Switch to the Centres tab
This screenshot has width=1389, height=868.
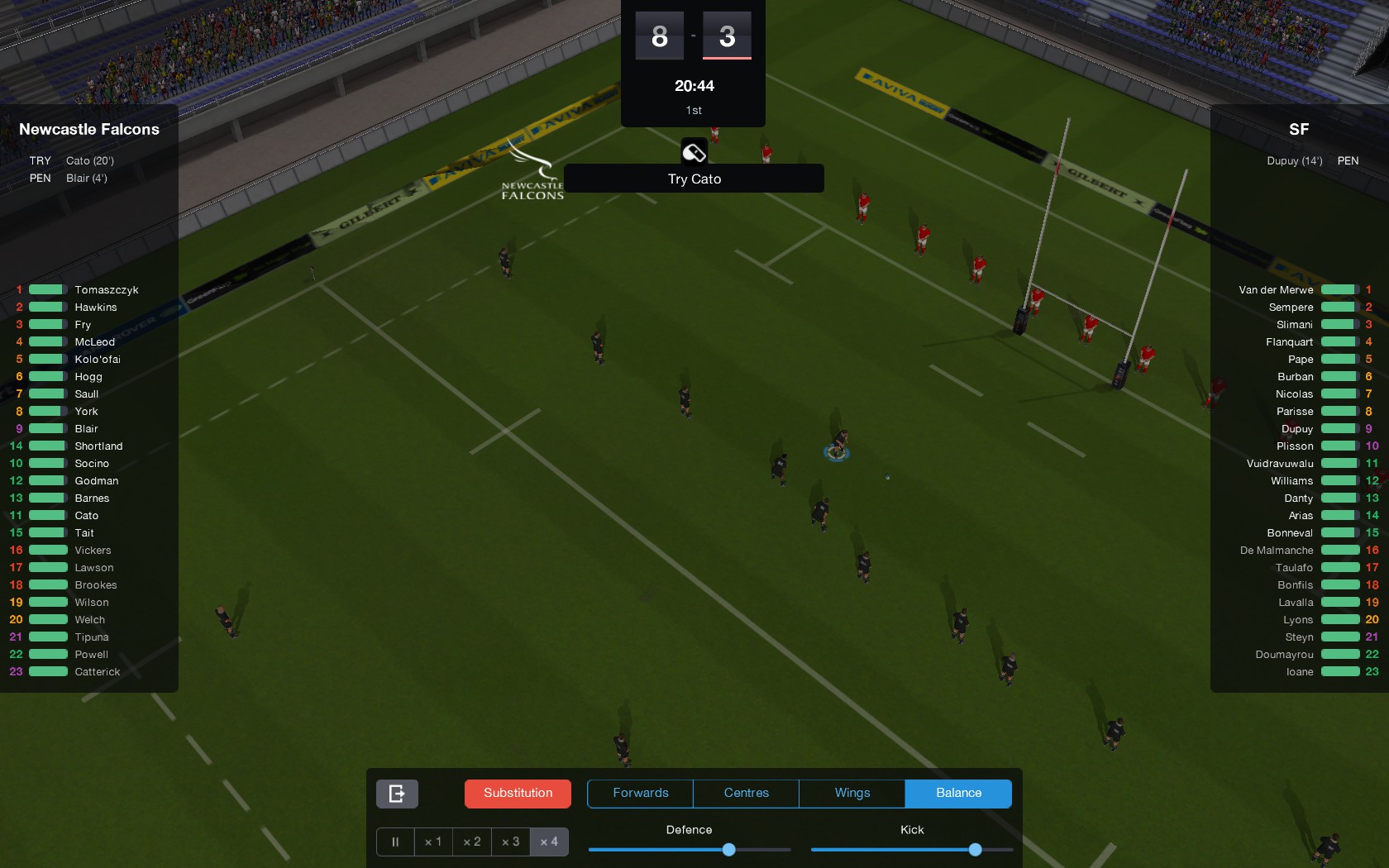click(x=745, y=793)
